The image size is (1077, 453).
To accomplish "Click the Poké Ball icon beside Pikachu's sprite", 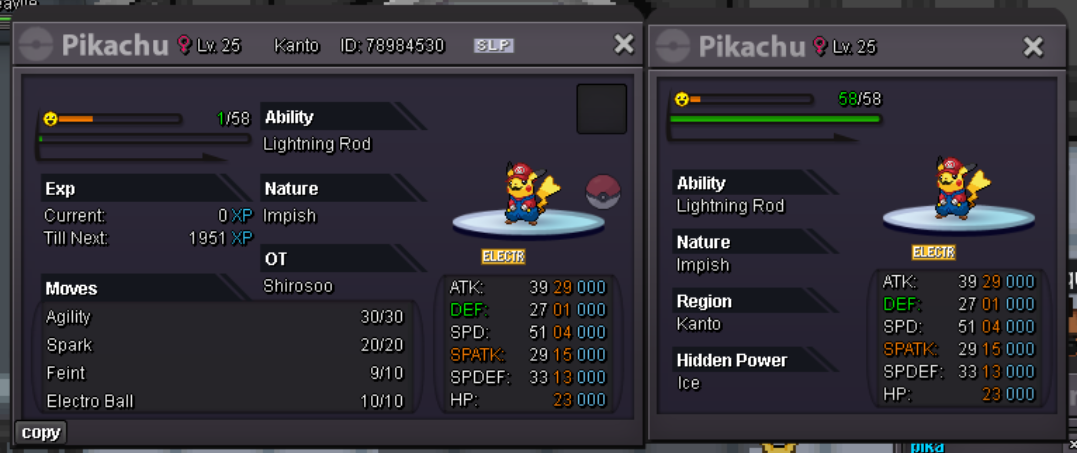I will point(602,190).
